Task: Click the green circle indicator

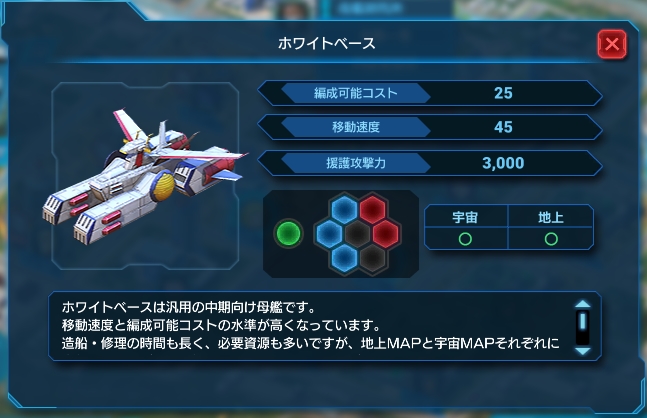Action: click(x=289, y=234)
